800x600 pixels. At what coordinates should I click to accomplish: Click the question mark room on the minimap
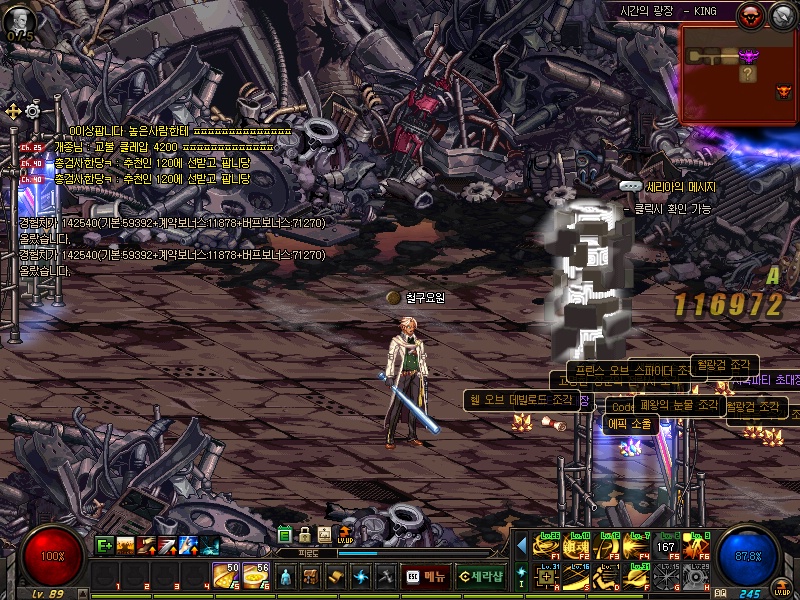pyautogui.click(x=747, y=73)
